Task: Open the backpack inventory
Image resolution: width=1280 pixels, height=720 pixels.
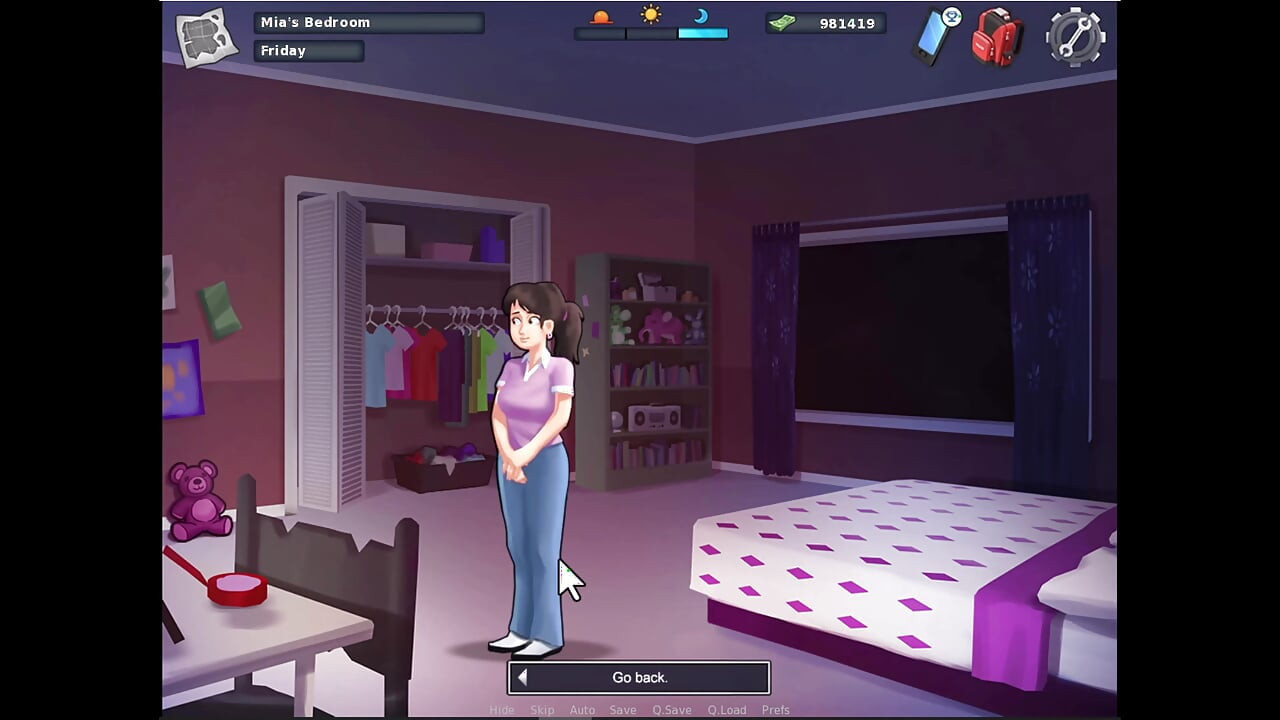Action: pos(996,37)
